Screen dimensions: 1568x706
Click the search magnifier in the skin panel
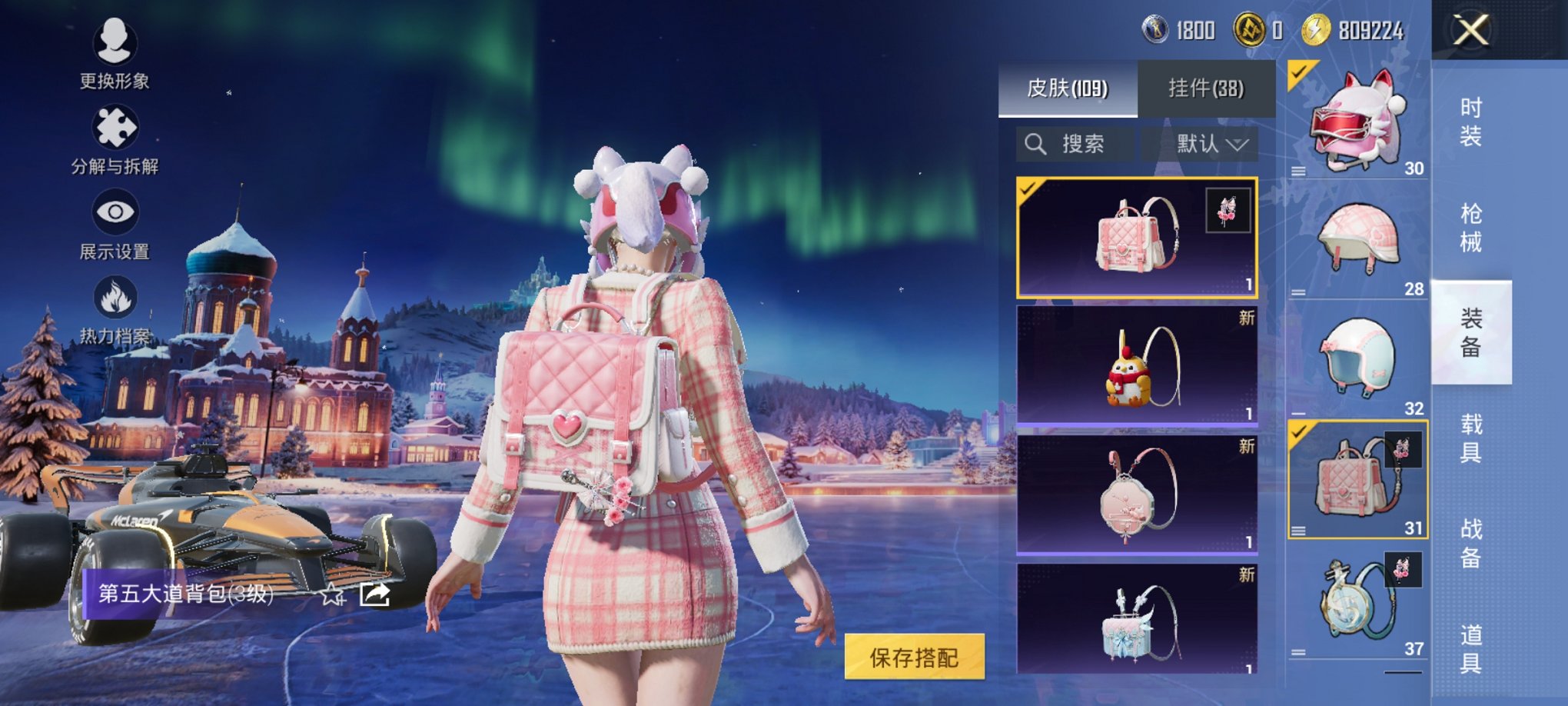pos(1035,144)
